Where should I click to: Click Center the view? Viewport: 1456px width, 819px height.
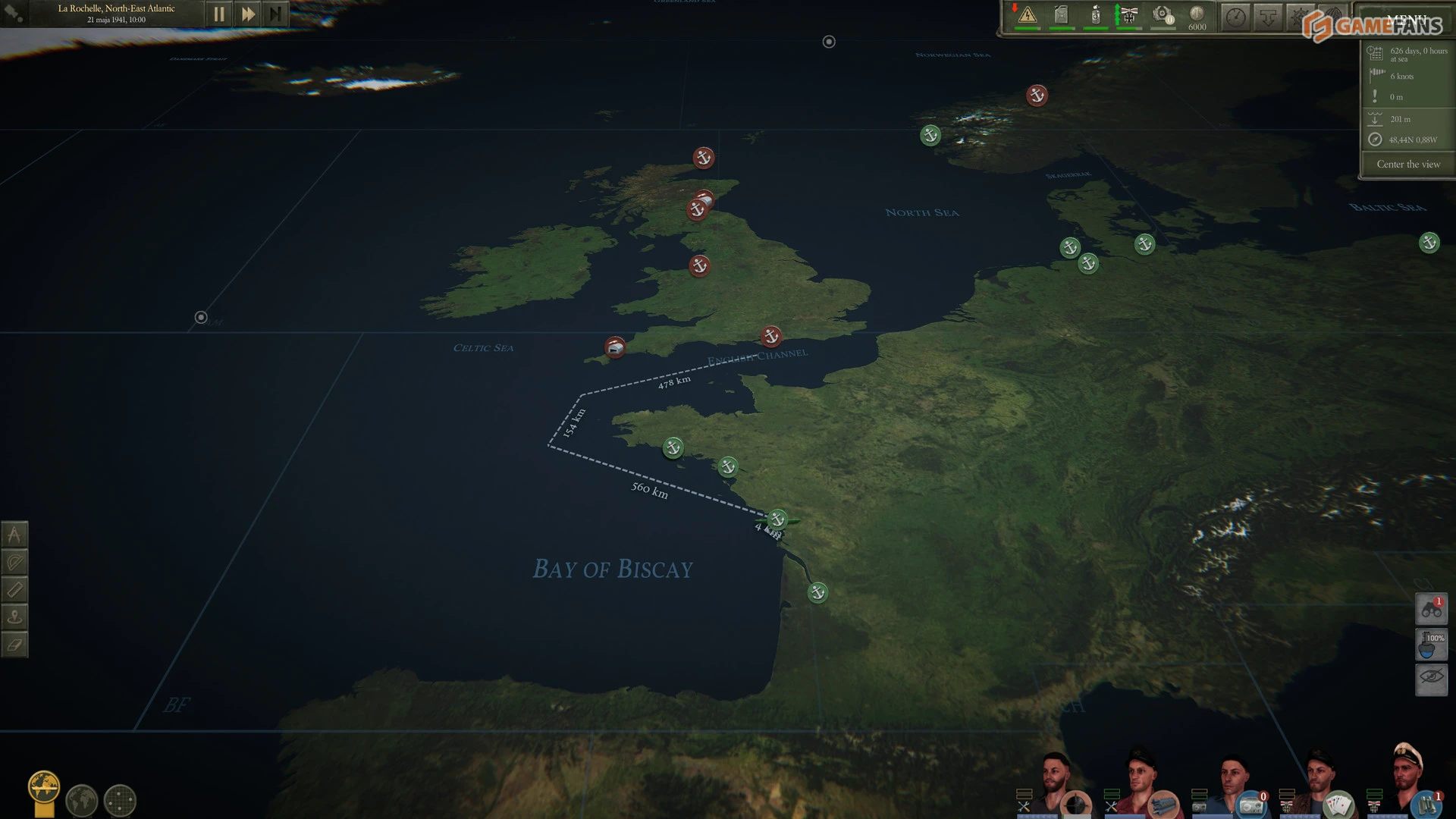(x=1407, y=165)
